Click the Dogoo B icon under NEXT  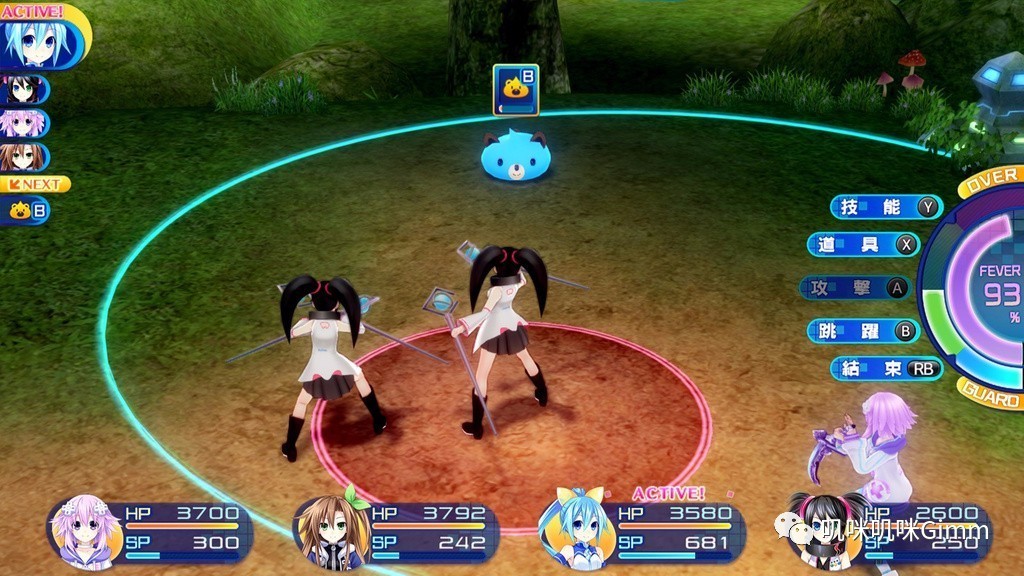(x=26, y=211)
